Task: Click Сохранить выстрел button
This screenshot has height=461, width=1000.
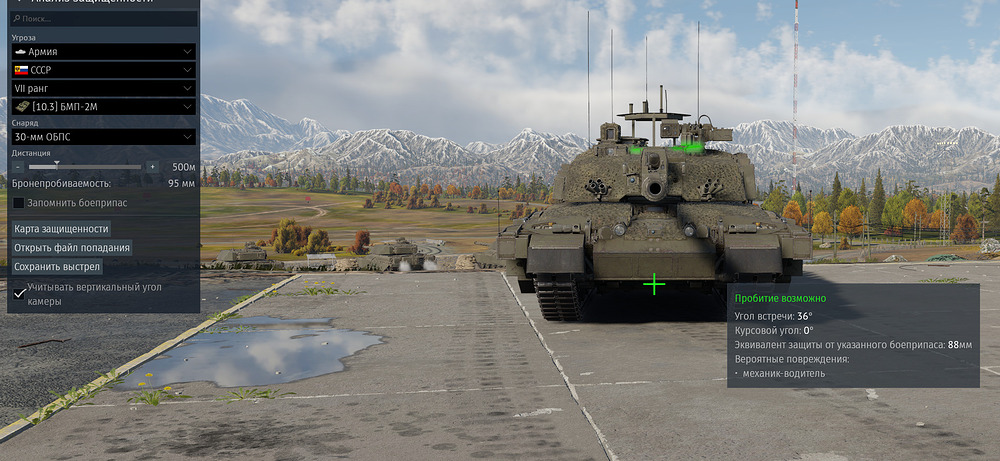Action: click(x=58, y=267)
